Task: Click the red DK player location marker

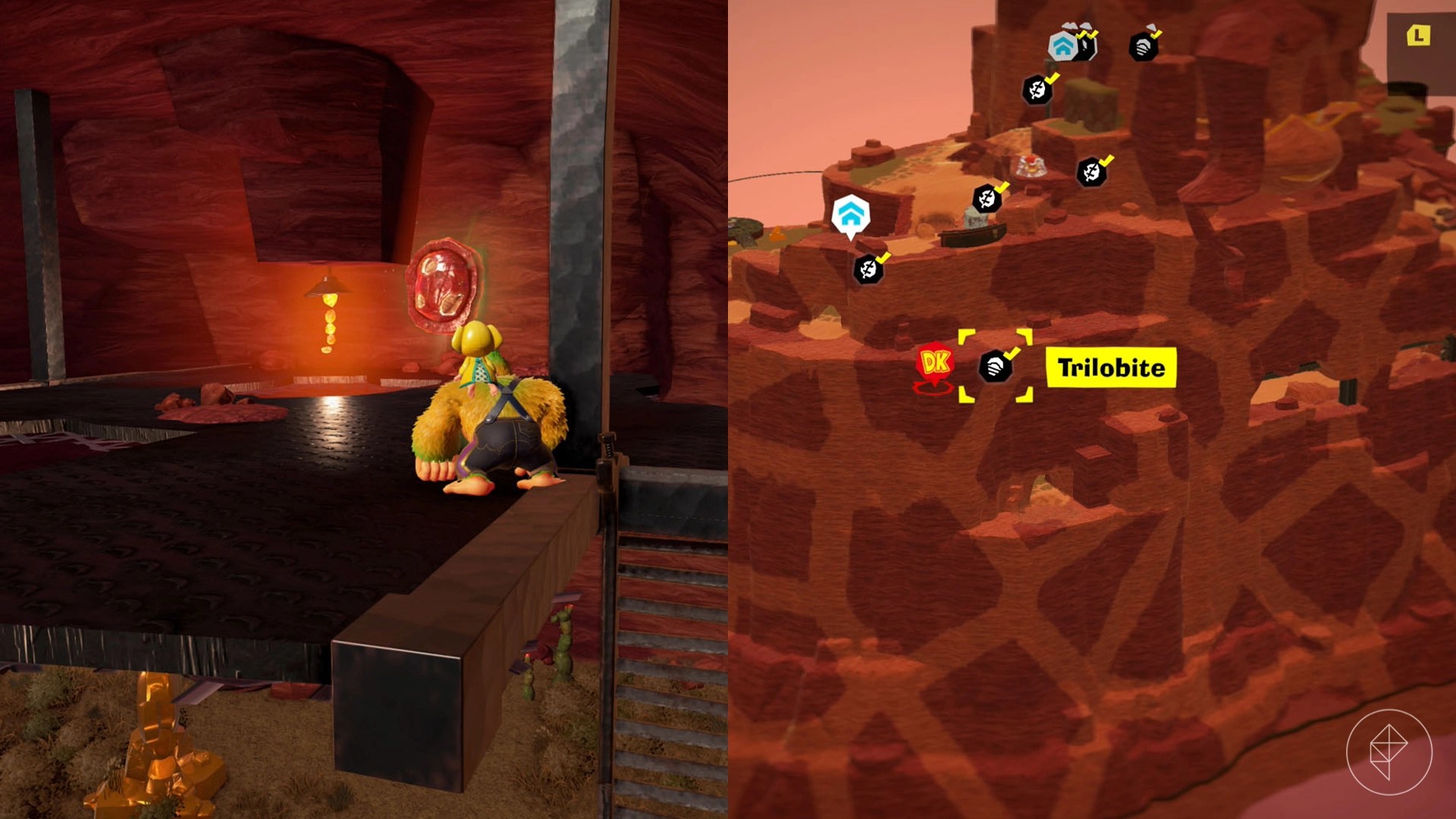Action: tap(934, 363)
